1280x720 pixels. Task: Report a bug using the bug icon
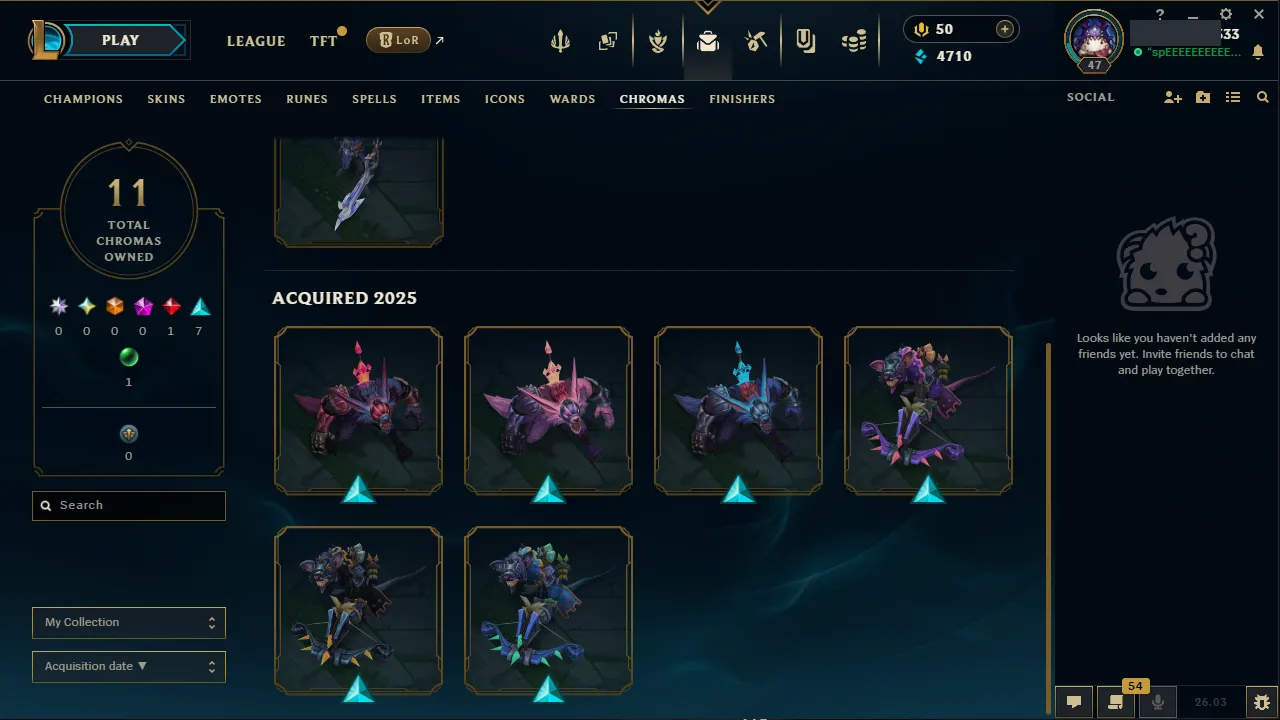coord(1262,701)
